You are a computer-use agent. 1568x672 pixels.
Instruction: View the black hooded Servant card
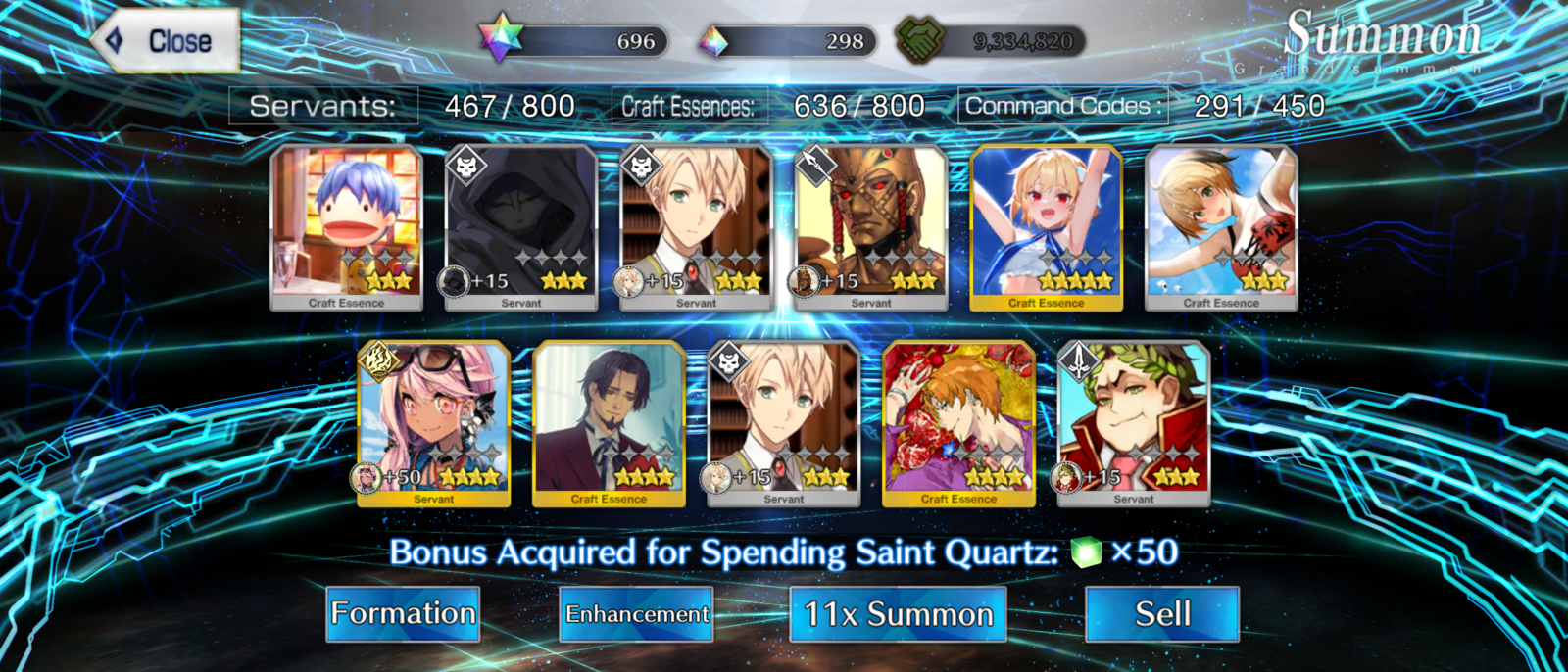point(521,227)
